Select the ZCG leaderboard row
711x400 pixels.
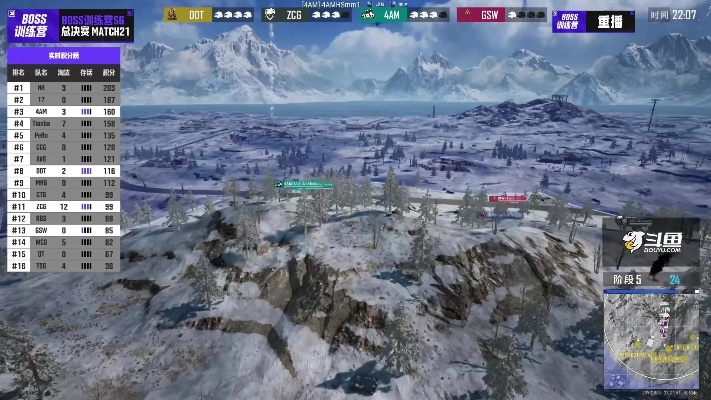pyautogui.click(x=63, y=206)
